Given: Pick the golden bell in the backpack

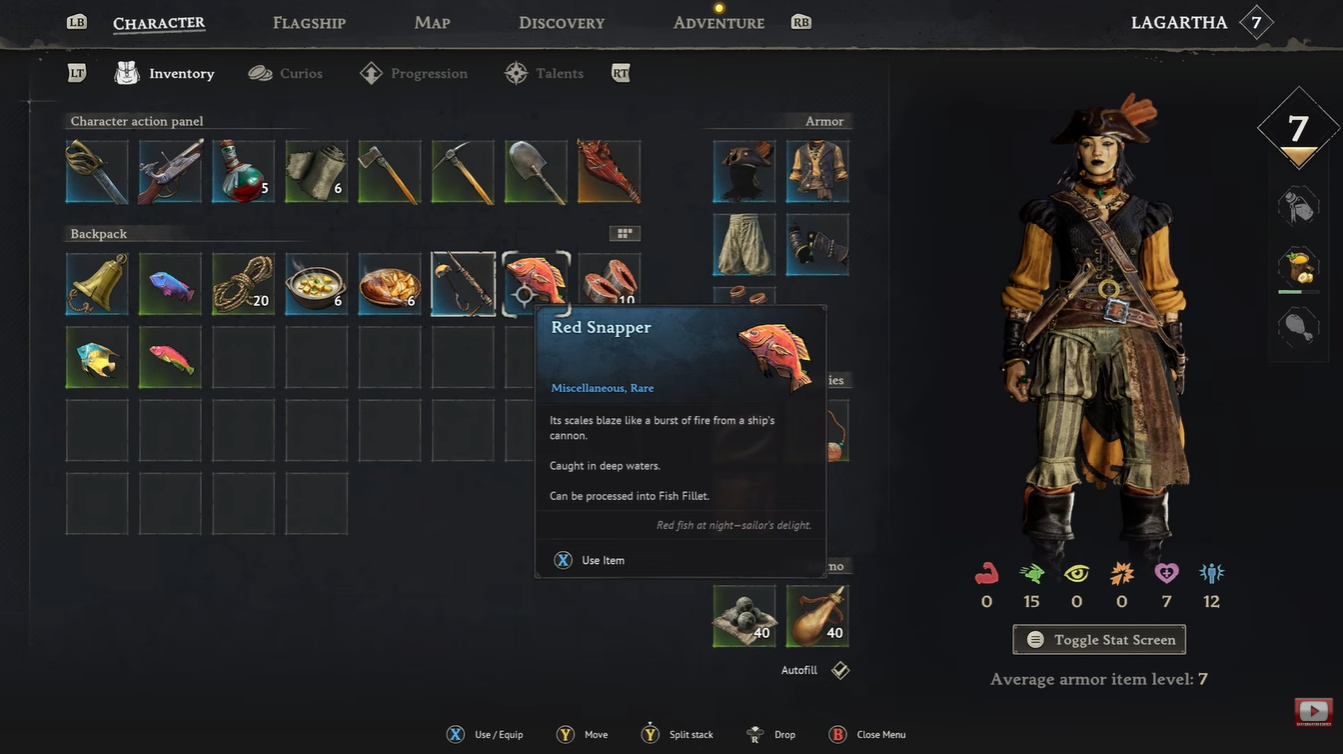Looking at the screenshot, I should pyautogui.click(x=97, y=284).
